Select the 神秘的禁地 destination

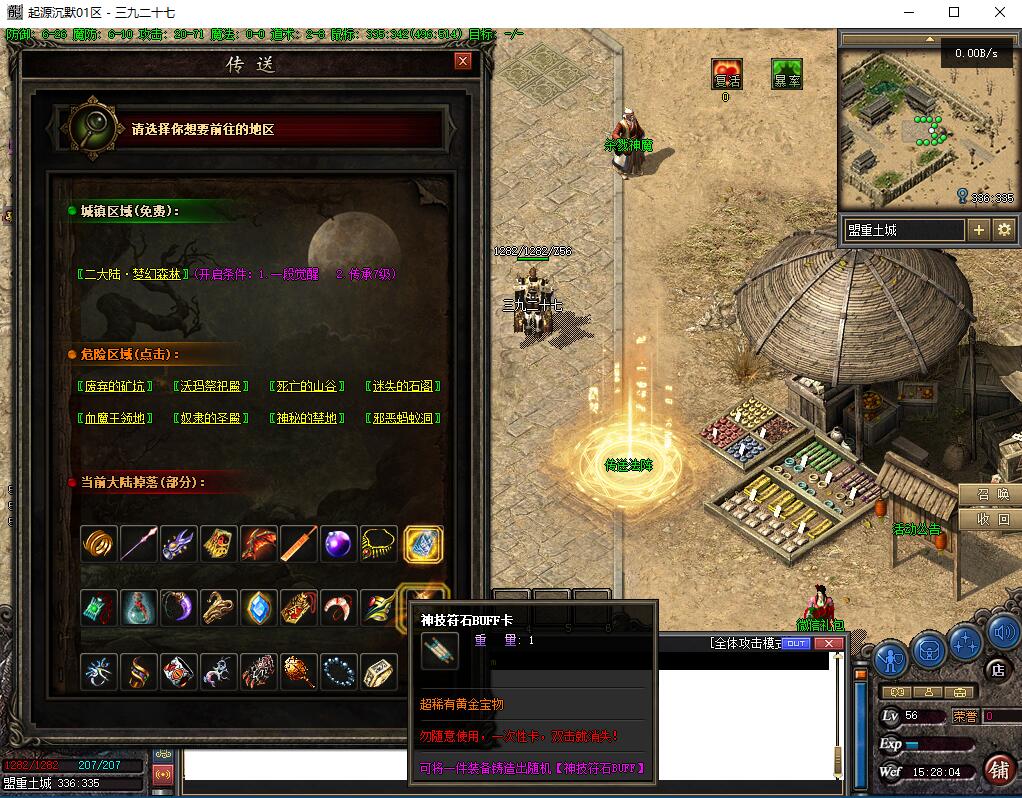tap(308, 418)
